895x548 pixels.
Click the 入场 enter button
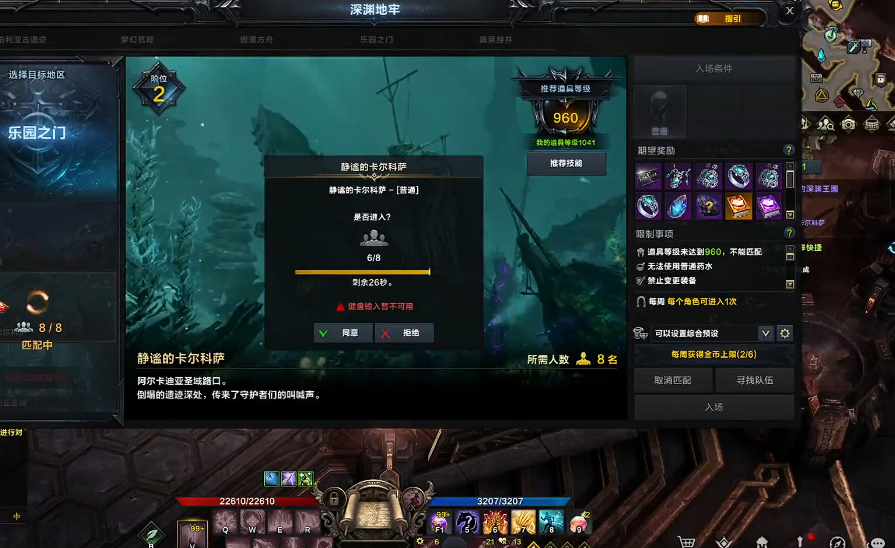714,407
